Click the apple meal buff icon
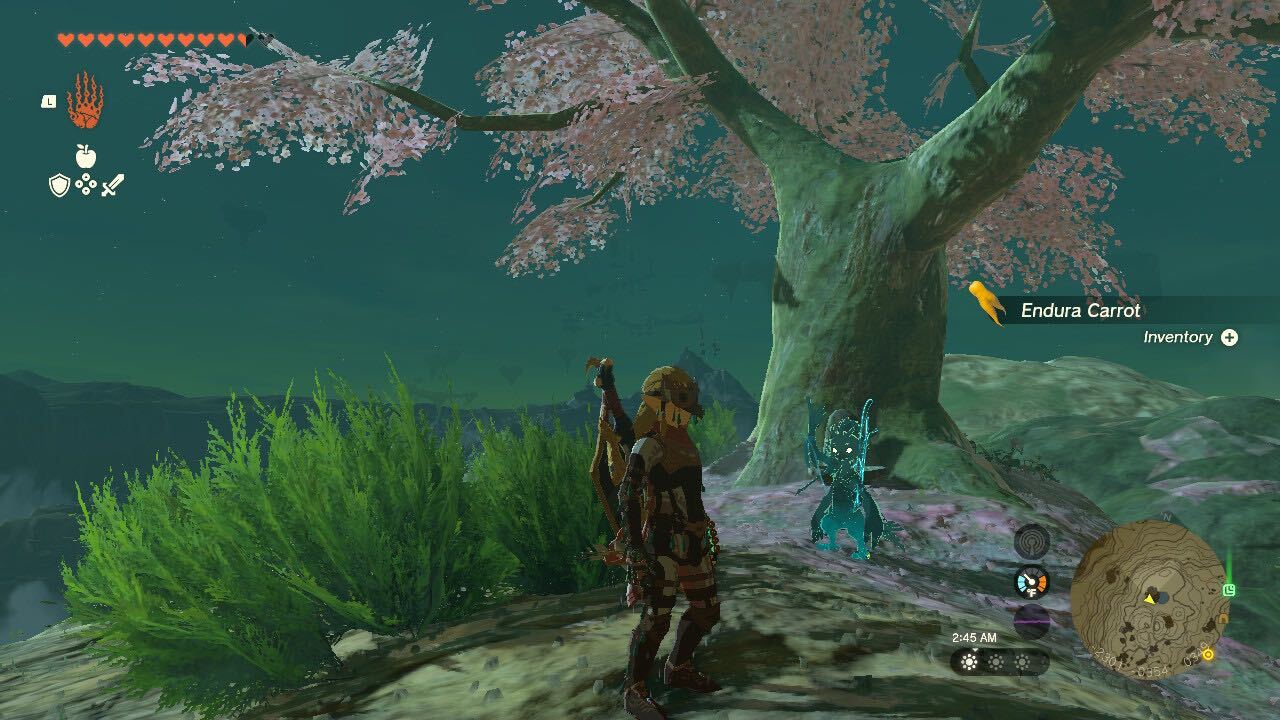Viewport: 1280px width, 720px height. point(85,156)
